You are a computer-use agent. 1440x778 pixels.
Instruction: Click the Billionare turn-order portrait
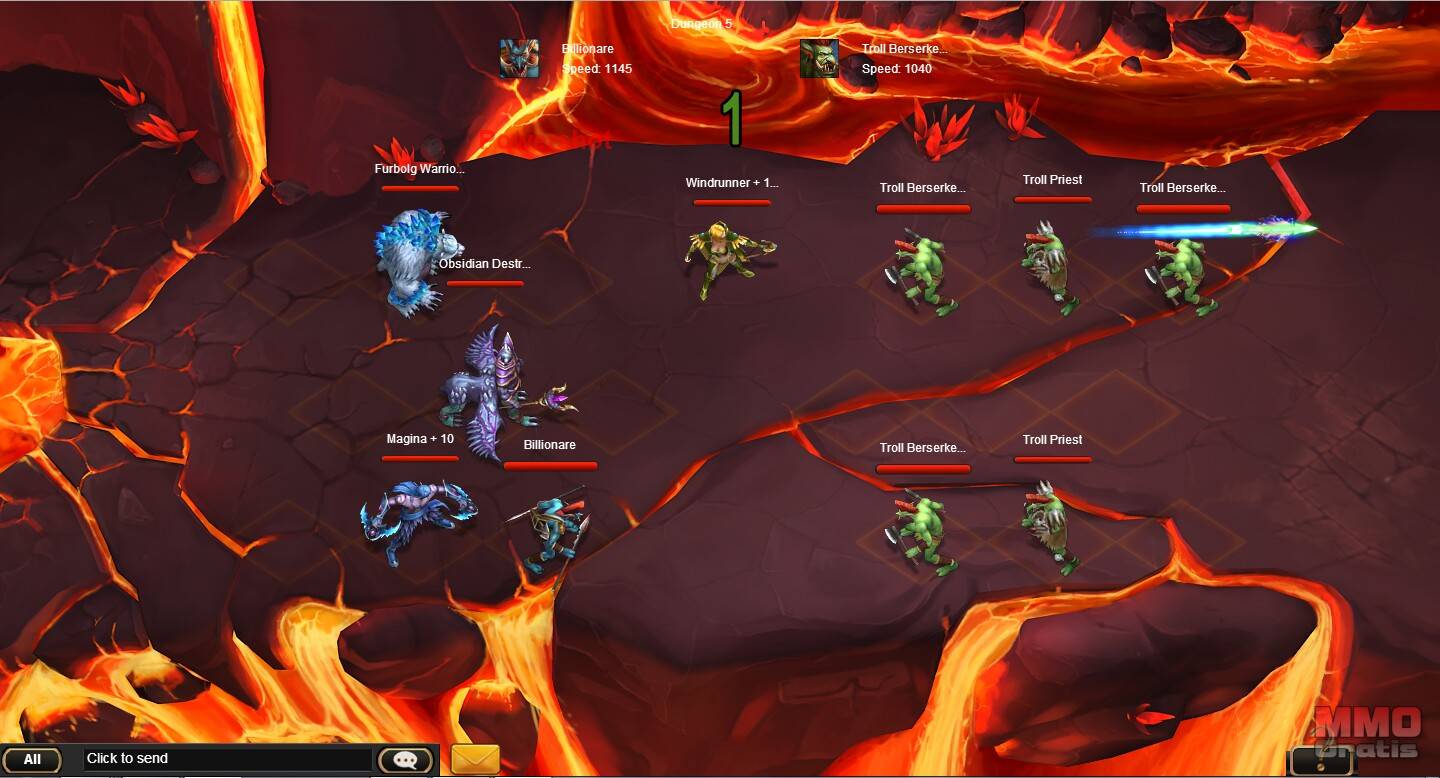tap(520, 59)
